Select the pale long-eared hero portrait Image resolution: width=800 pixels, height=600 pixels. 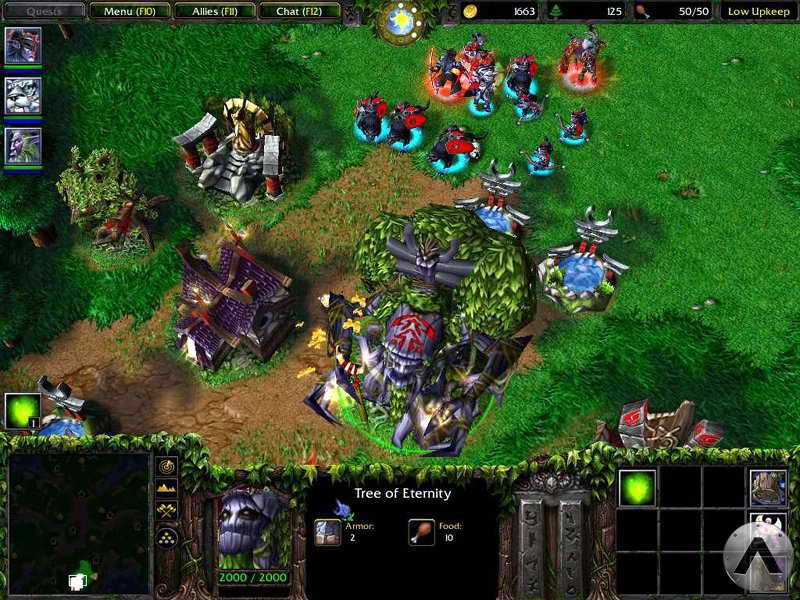pos(22,145)
